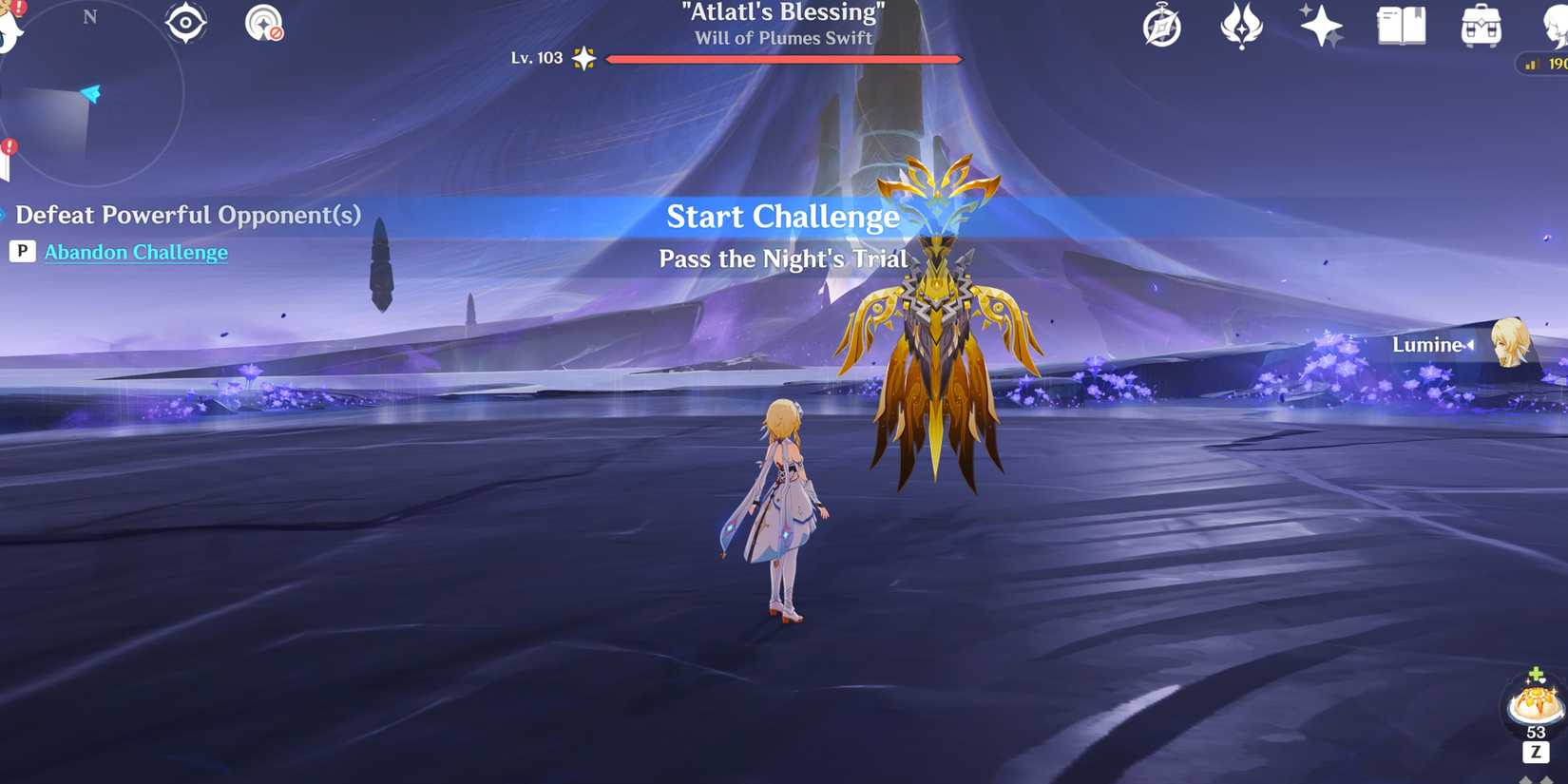The width and height of the screenshot is (1568, 784).
Task: Click the N compass marker on minimap
Action: click(x=91, y=16)
